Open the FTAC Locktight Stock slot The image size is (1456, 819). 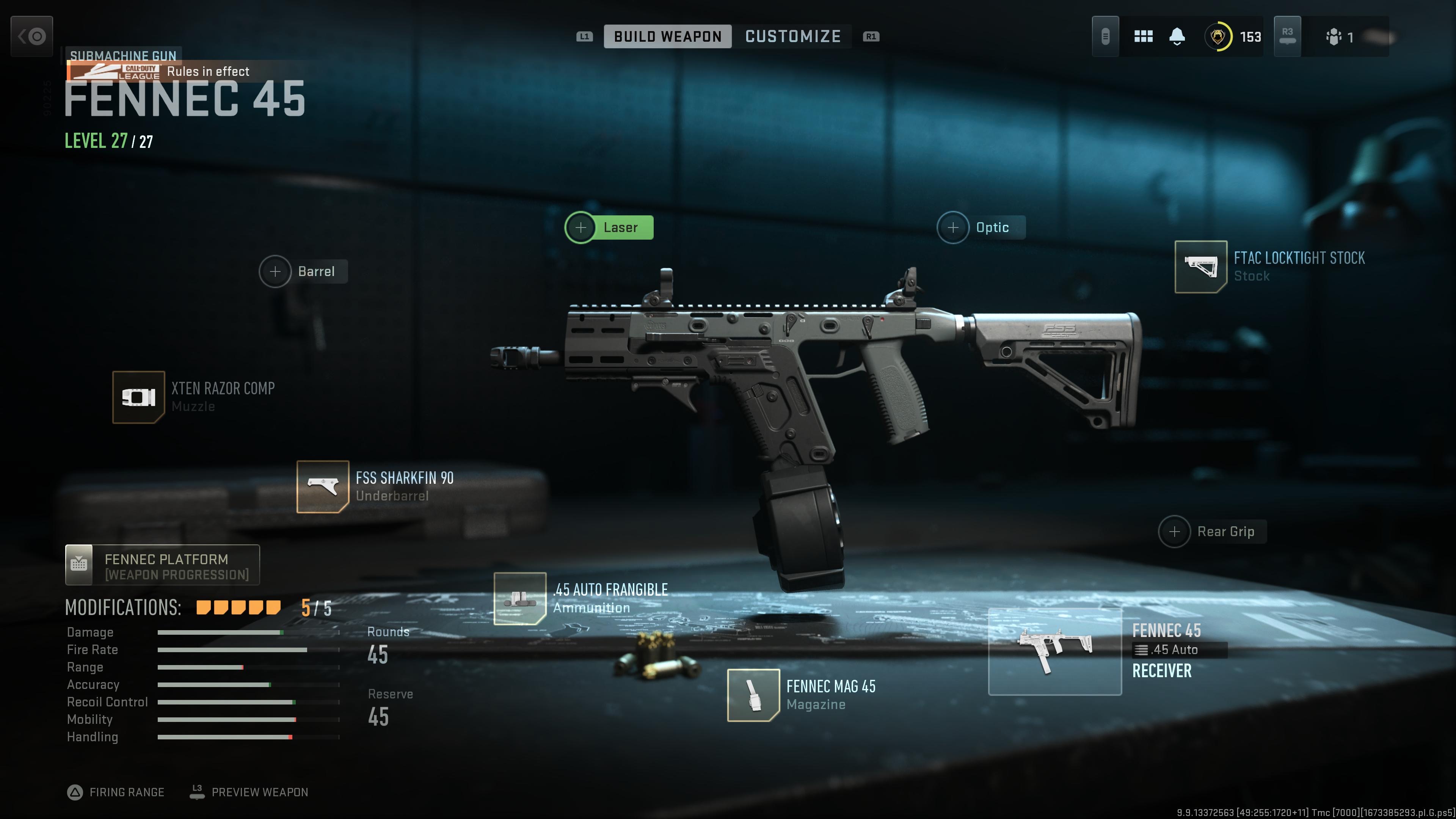pyautogui.click(x=1200, y=267)
